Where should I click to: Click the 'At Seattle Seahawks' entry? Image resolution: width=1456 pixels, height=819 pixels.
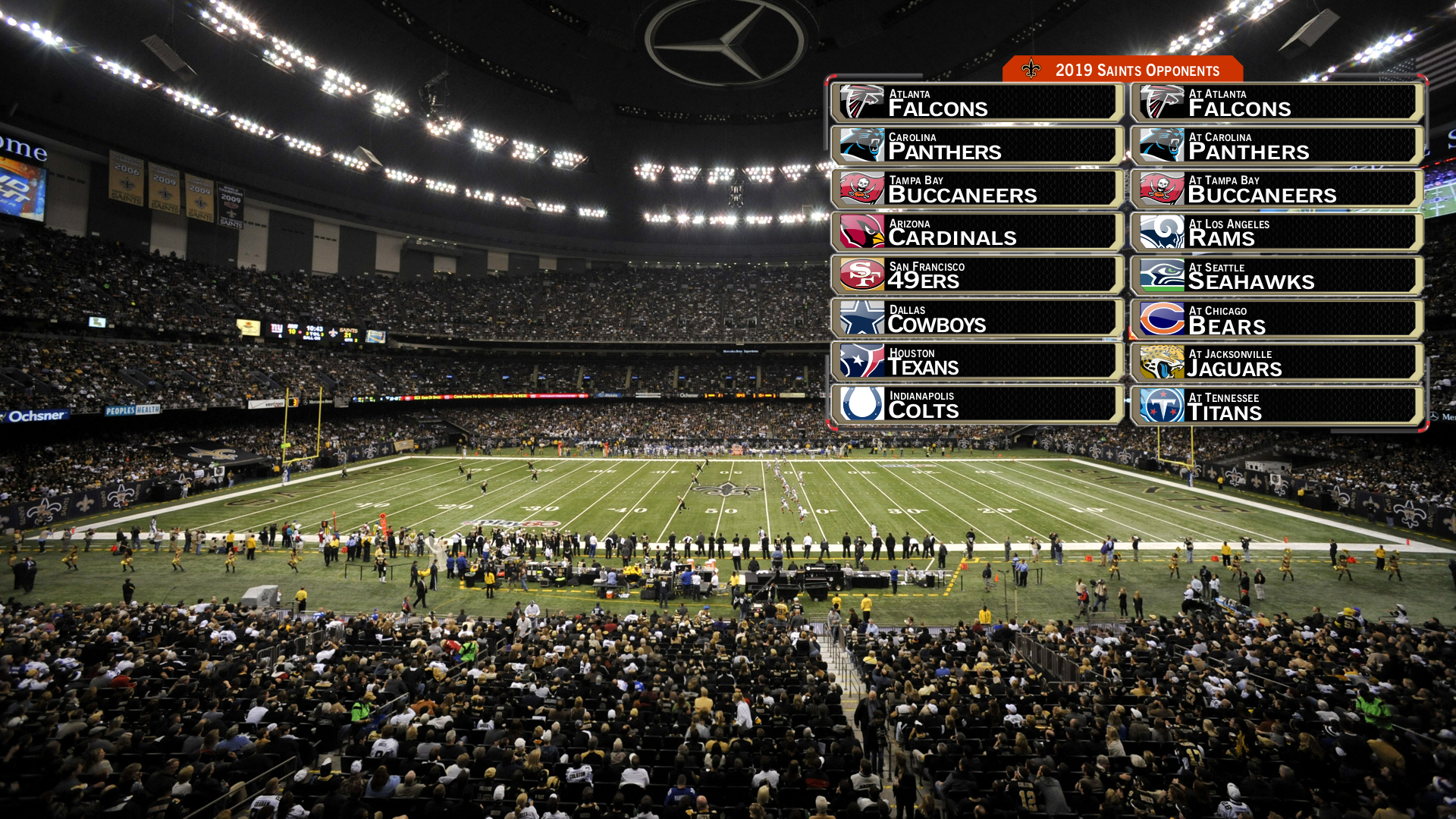click(1276, 275)
